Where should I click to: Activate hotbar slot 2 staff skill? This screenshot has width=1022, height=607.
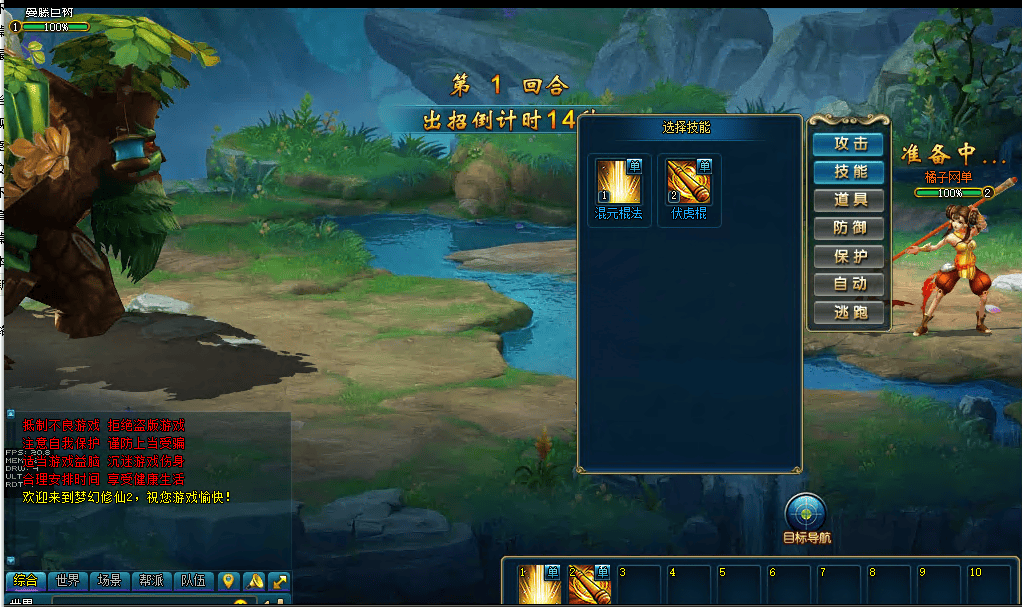pos(589,585)
